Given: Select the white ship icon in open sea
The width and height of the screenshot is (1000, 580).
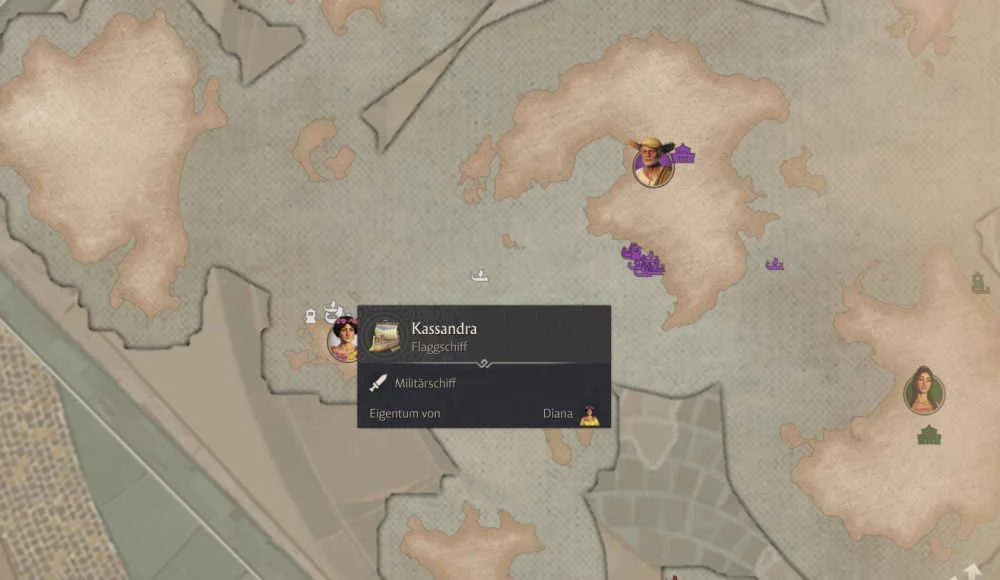Looking at the screenshot, I should tap(480, 274).
